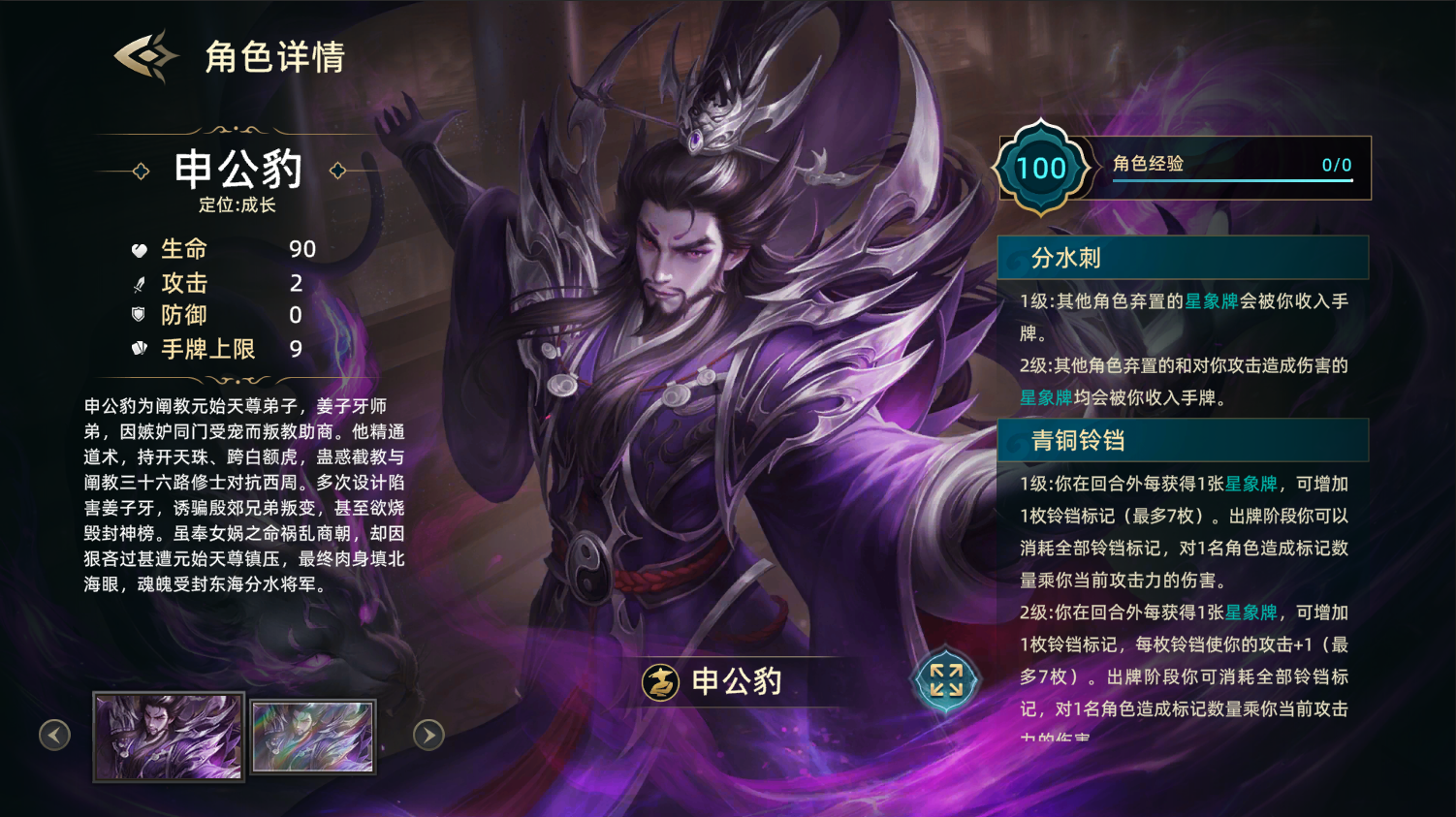Click the left skin carousel arrow
This screenshot has width=1456, height=817.
(x=55, y=737)
